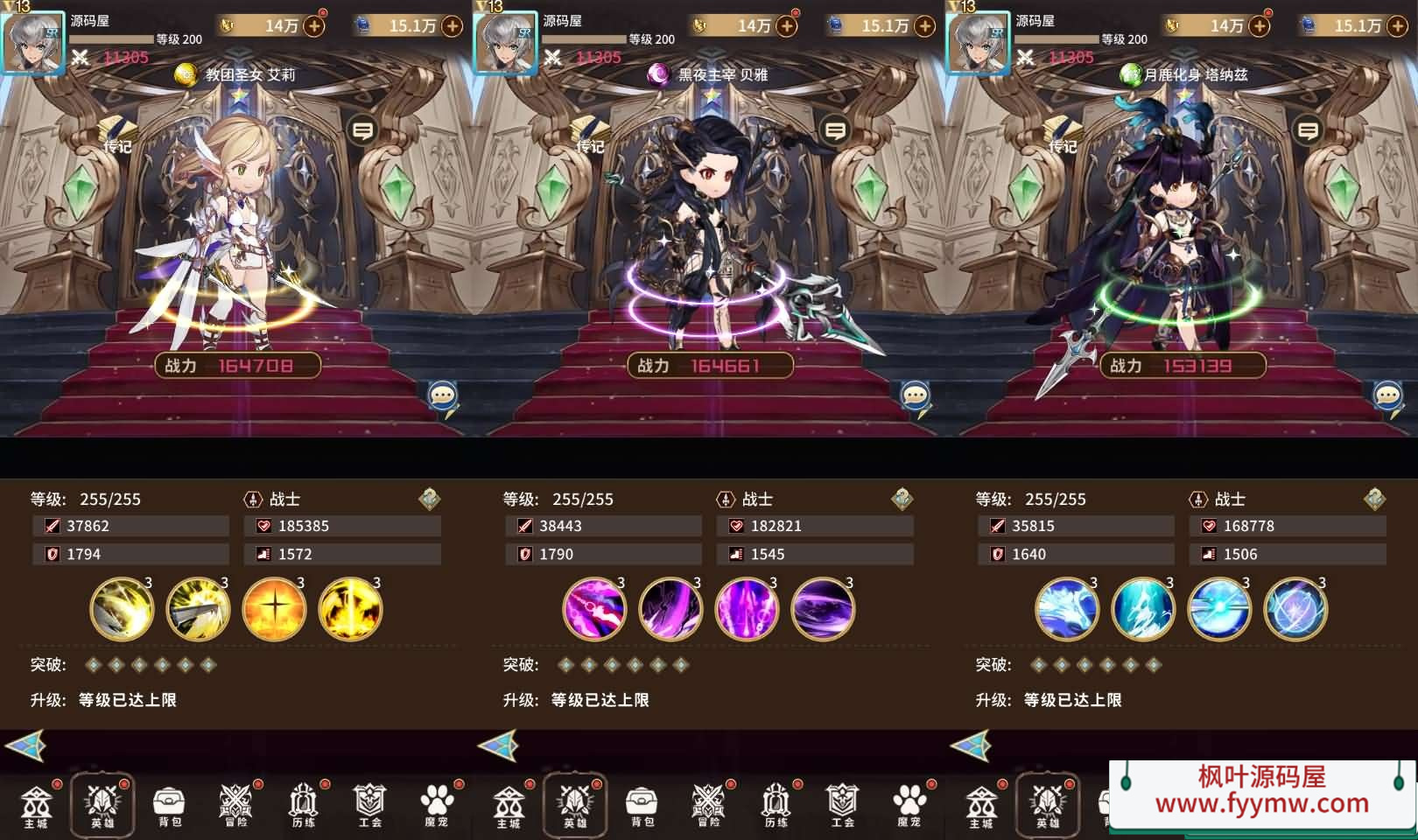Open the 传记 biography of 教团圣女 艾莉
Image resolution: width=1418 pixels, height=840 pixels.
(x=116, y=136)
